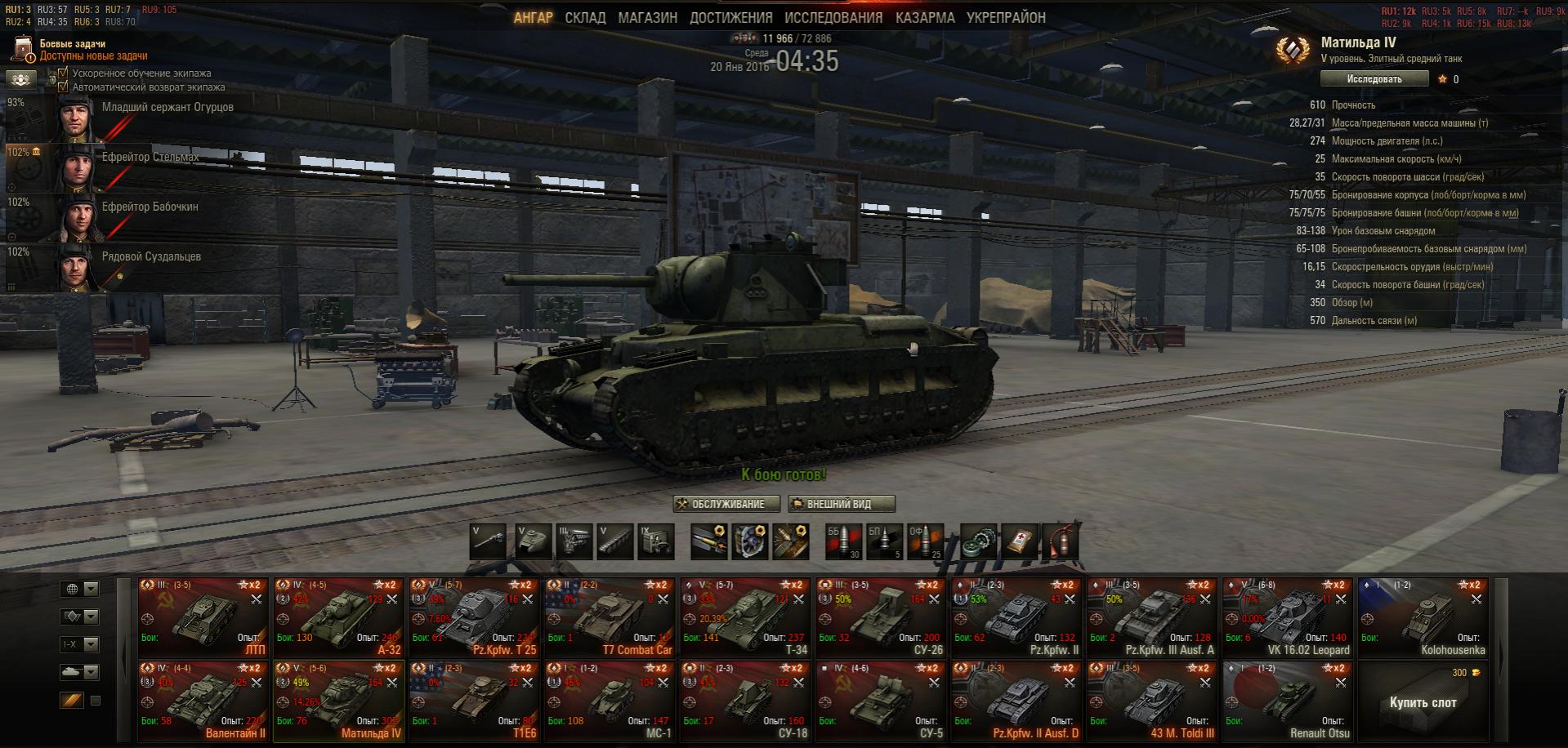Choose the VK 16.02 Leopard tank
This screenshot has width=1568, height=748.
pos(1287,617)
